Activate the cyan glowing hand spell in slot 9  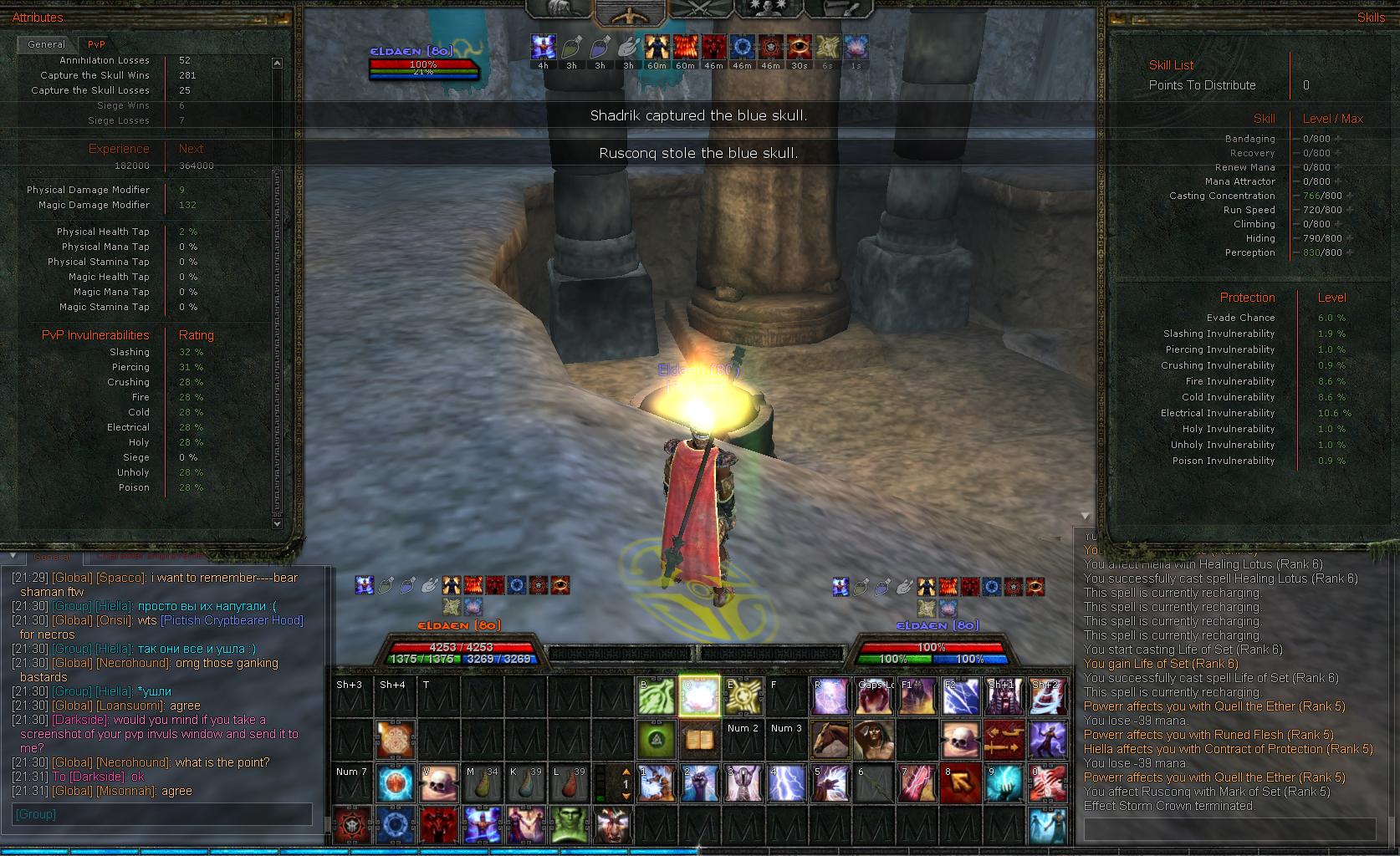[1004, 783]
